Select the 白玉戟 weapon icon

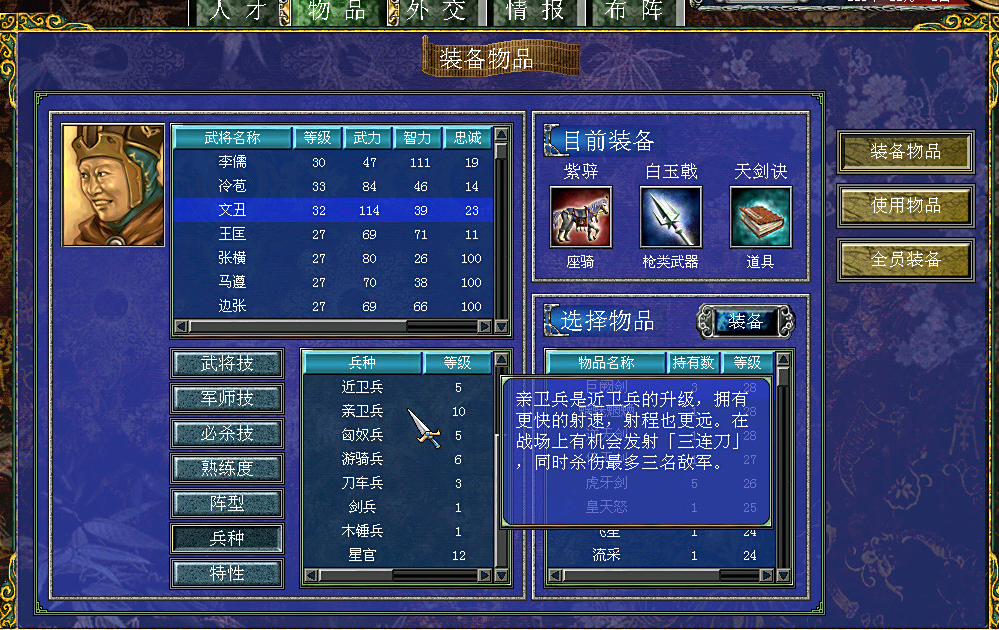[x=670, y=217]
